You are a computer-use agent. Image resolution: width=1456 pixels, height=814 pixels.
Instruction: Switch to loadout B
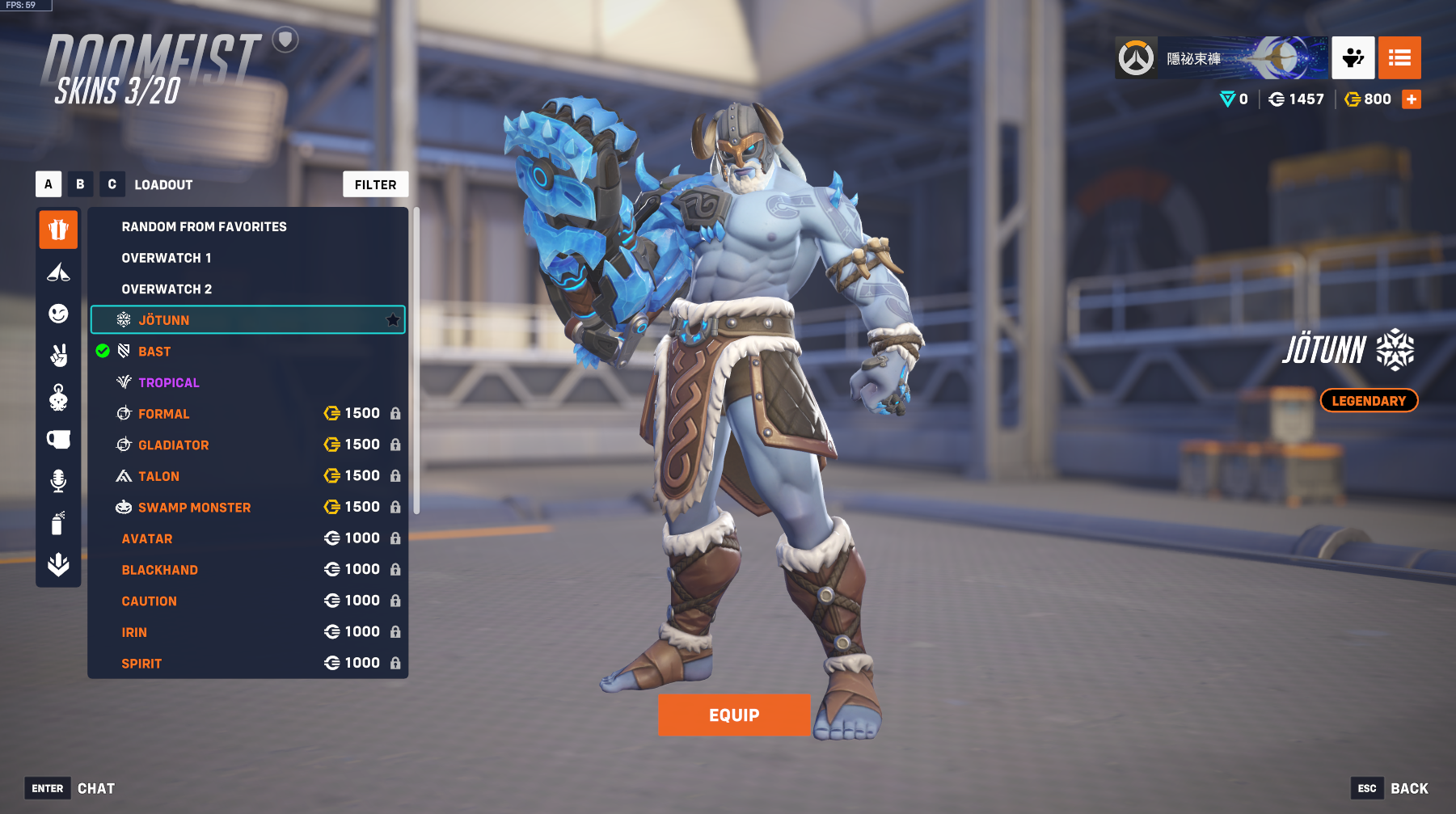click(x=80, y=184)
